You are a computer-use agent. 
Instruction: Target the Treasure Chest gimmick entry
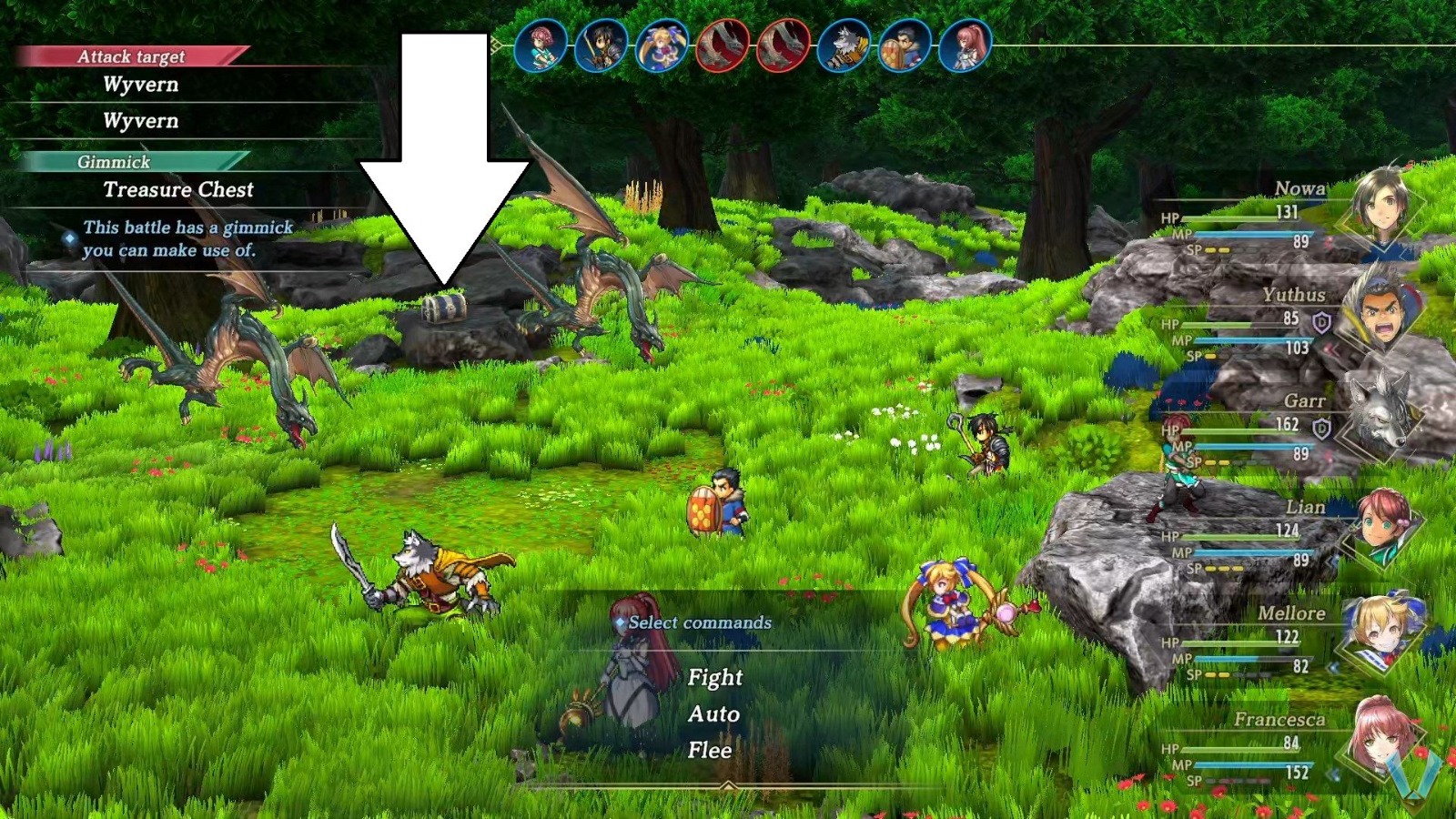pos(179,190)
